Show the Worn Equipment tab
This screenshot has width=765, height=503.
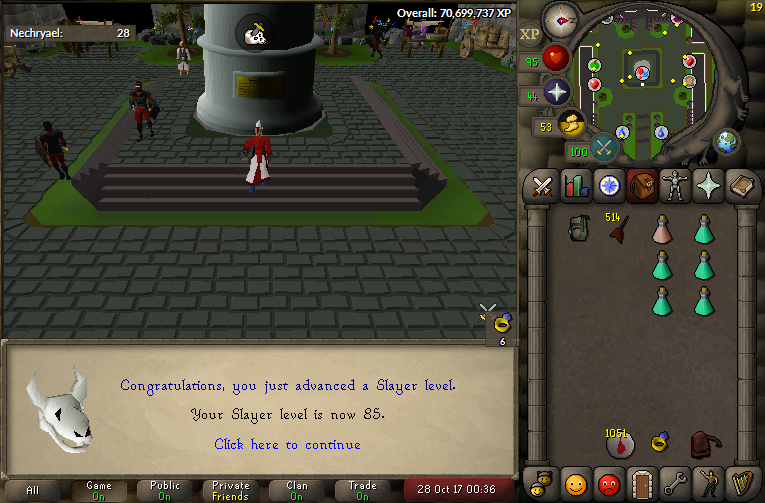tap(675, 187)
